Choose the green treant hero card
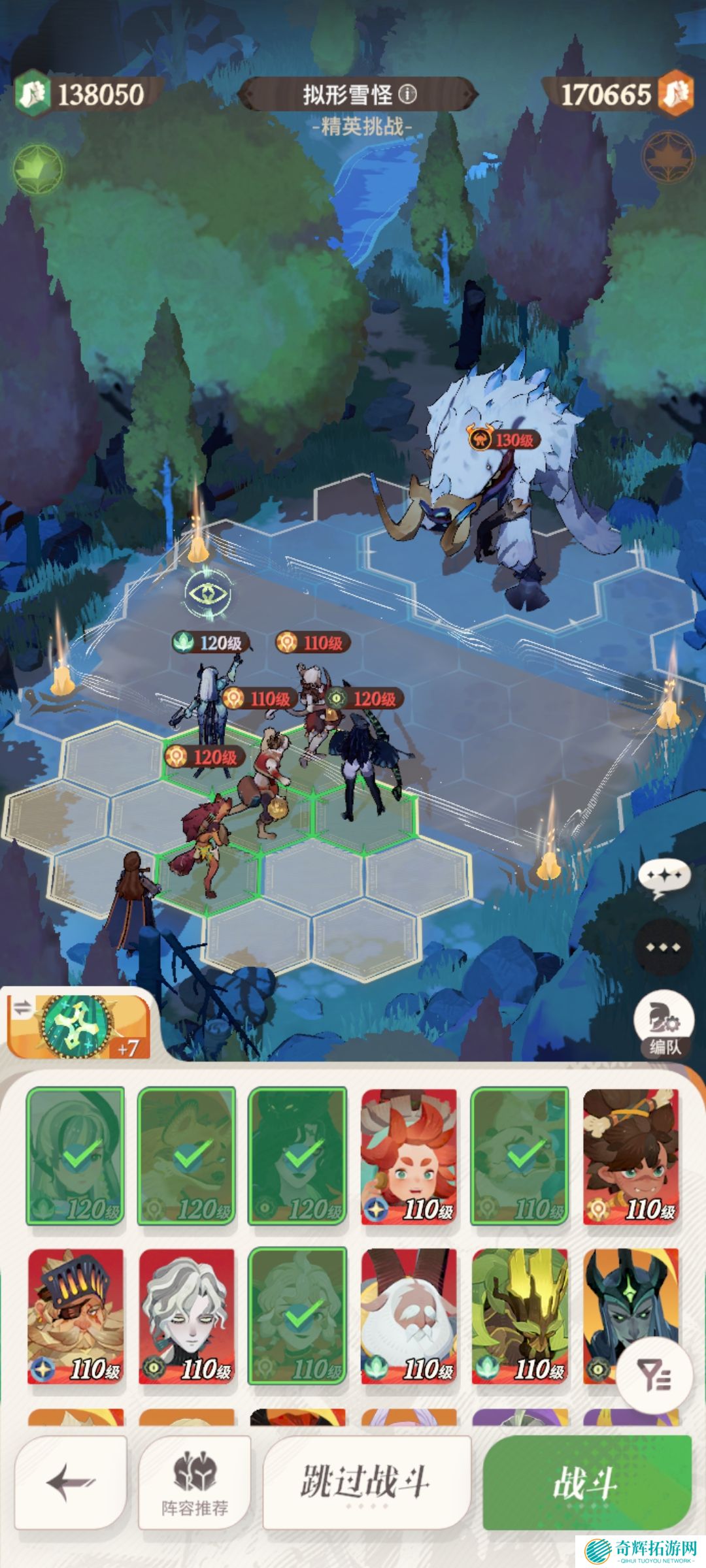Viewport: 706px width, 1568px height. 520,1316
